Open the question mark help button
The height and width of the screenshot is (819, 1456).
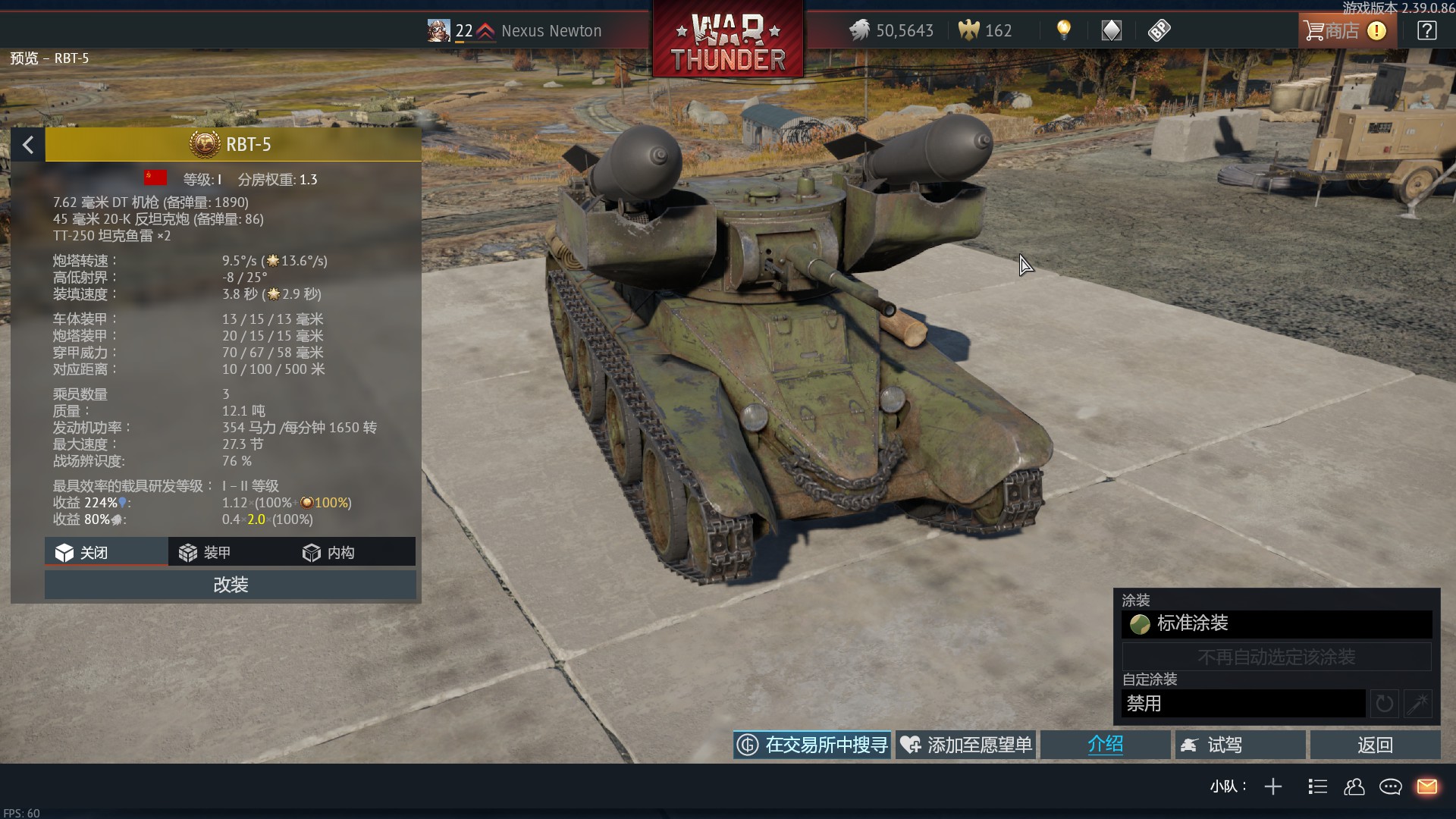(1426, 31)
